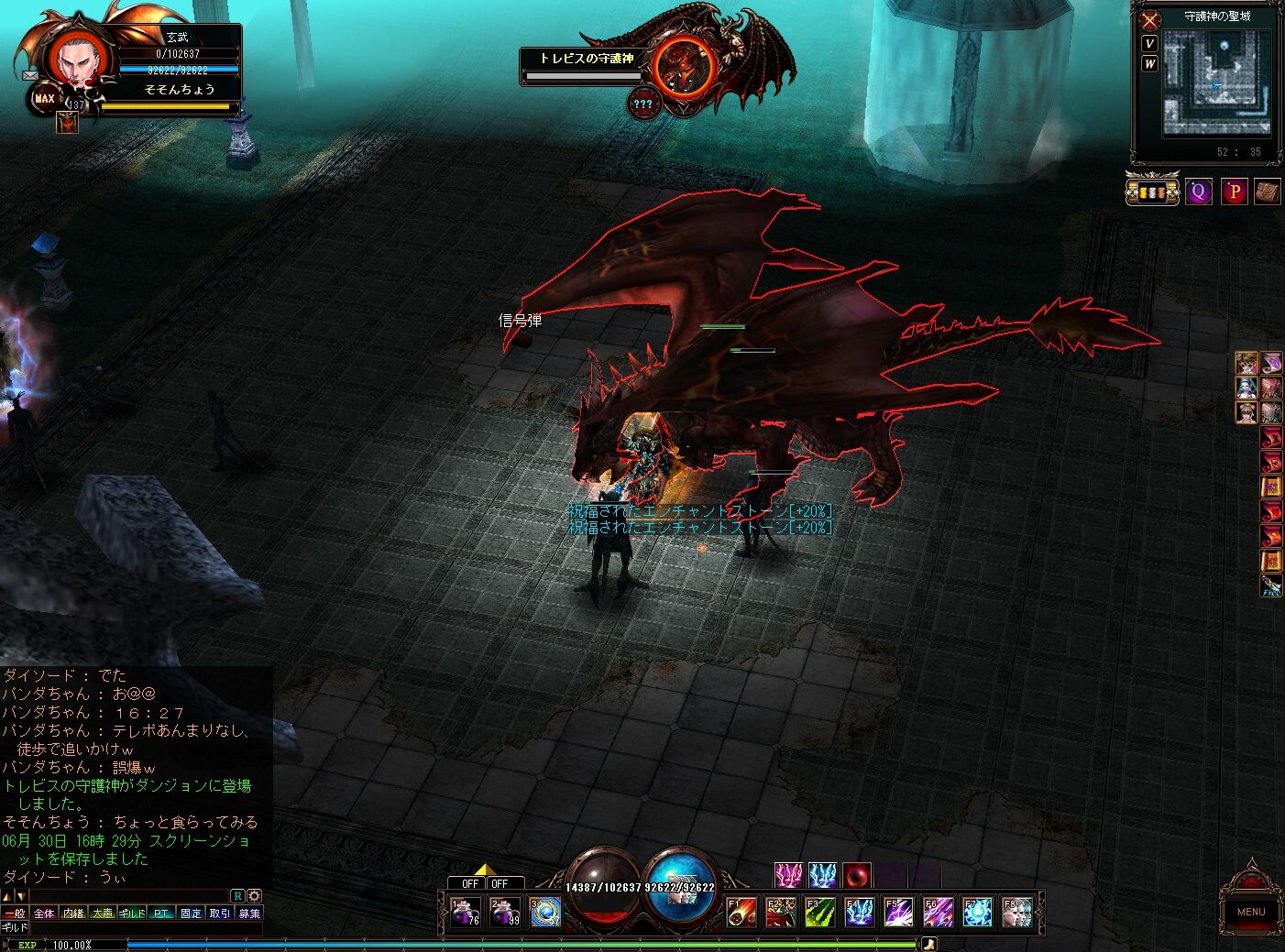Switch chat to the PT channel
1285x952 pixels.
[161, 914]
